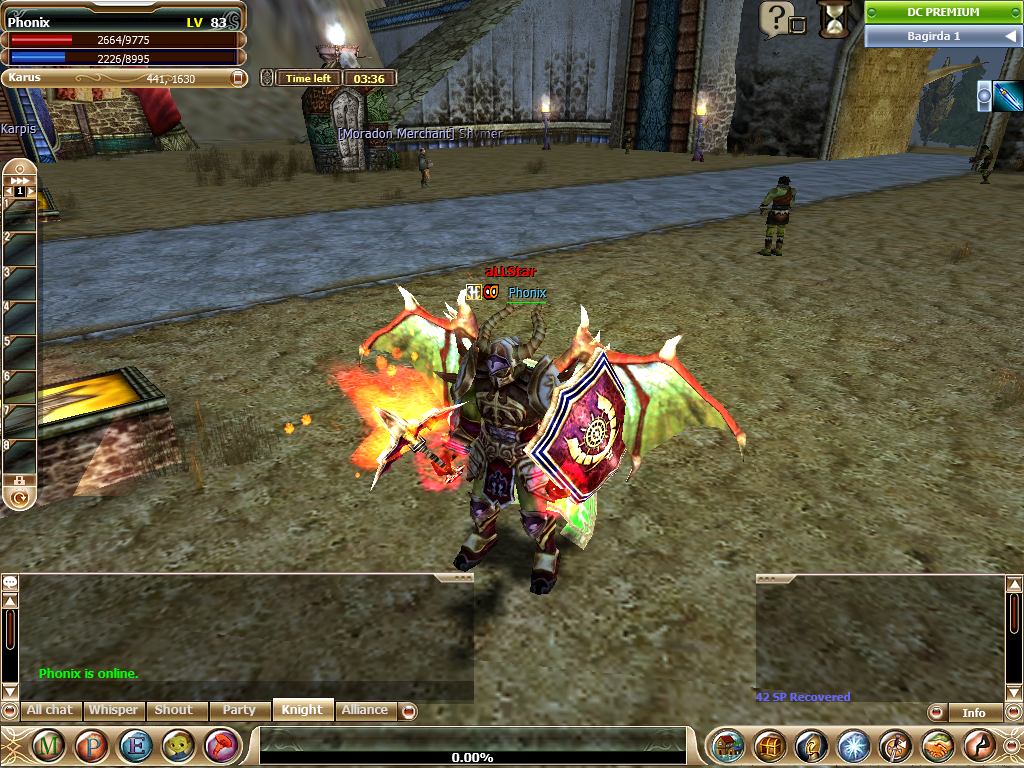The image size is (1024, 768).
Task: Toggle the minimap button beside Karus coordinates
Action: point(238,77)
